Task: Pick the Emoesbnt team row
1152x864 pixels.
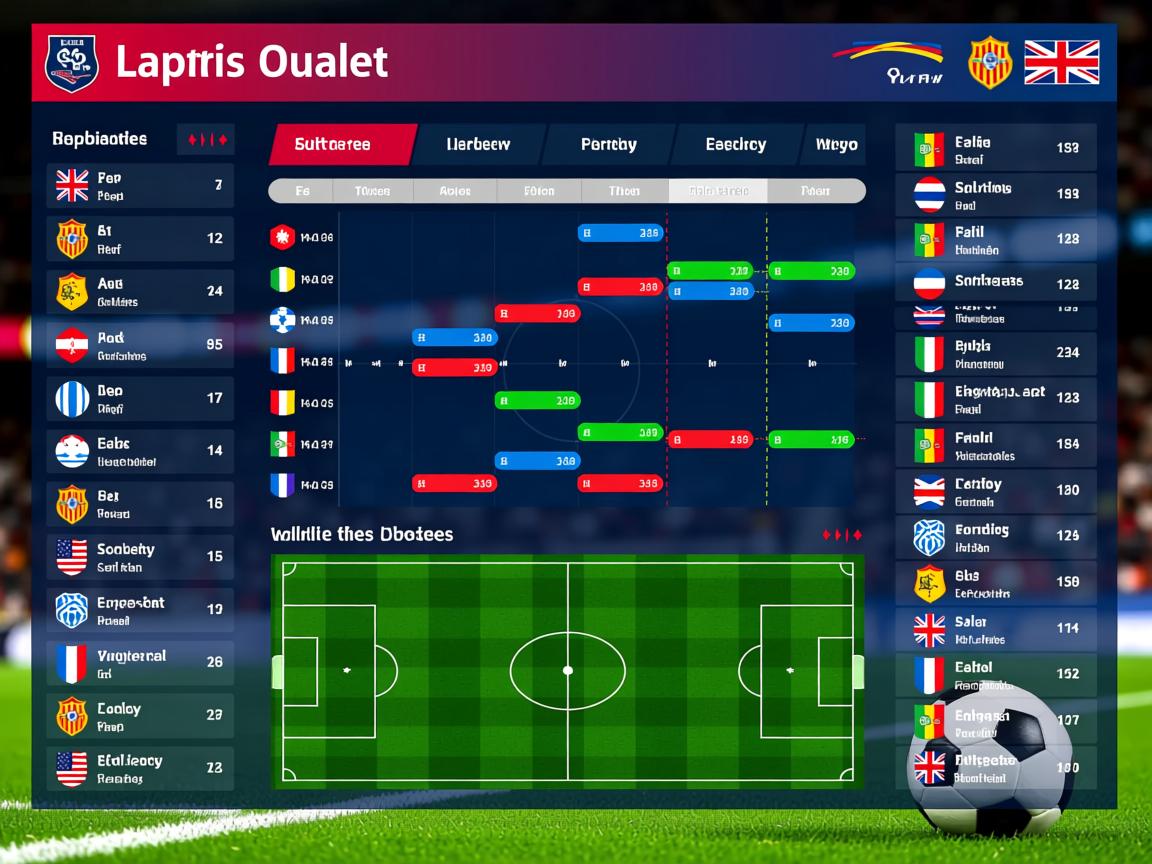Action: click(140, 610)
